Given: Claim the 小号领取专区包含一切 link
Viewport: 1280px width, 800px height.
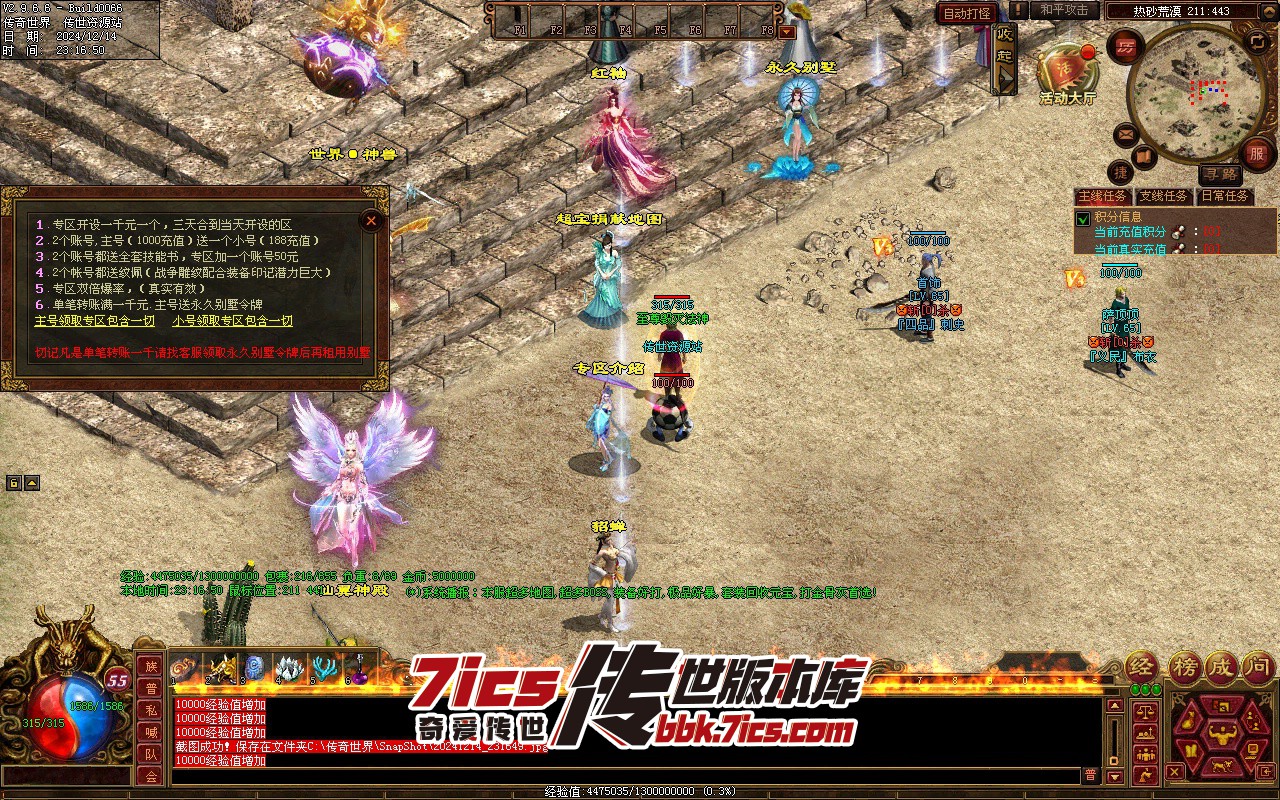Looking at the screenshot, I should coord(232,321).
